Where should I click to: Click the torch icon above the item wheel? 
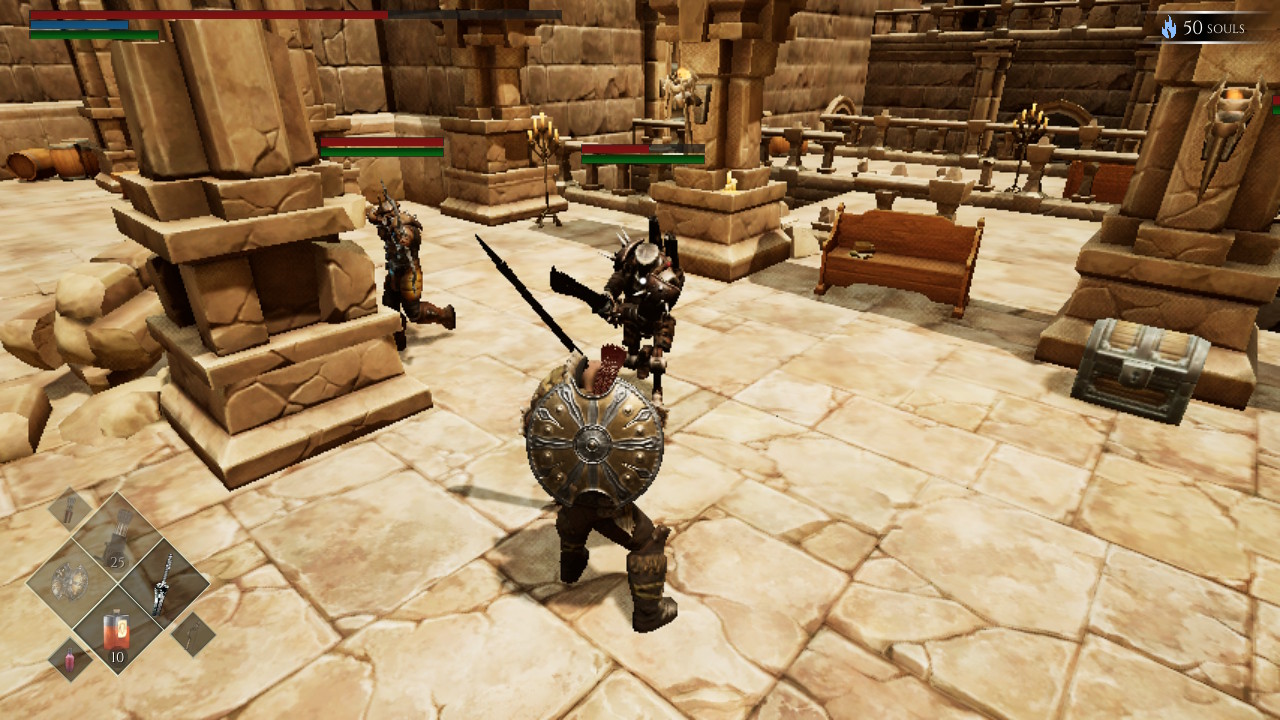(x=67, y=507)
